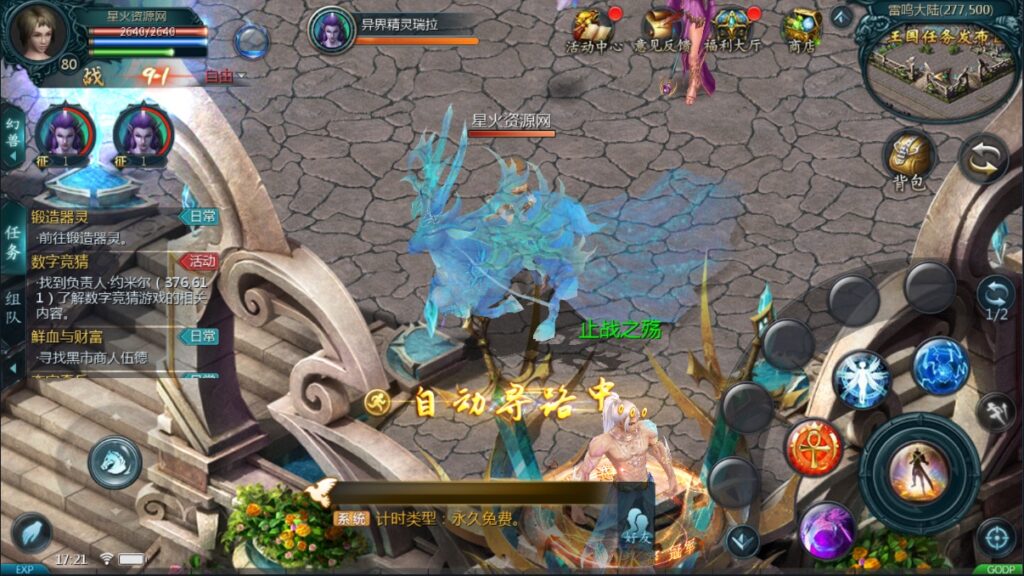Activate the main attack button

918,470
